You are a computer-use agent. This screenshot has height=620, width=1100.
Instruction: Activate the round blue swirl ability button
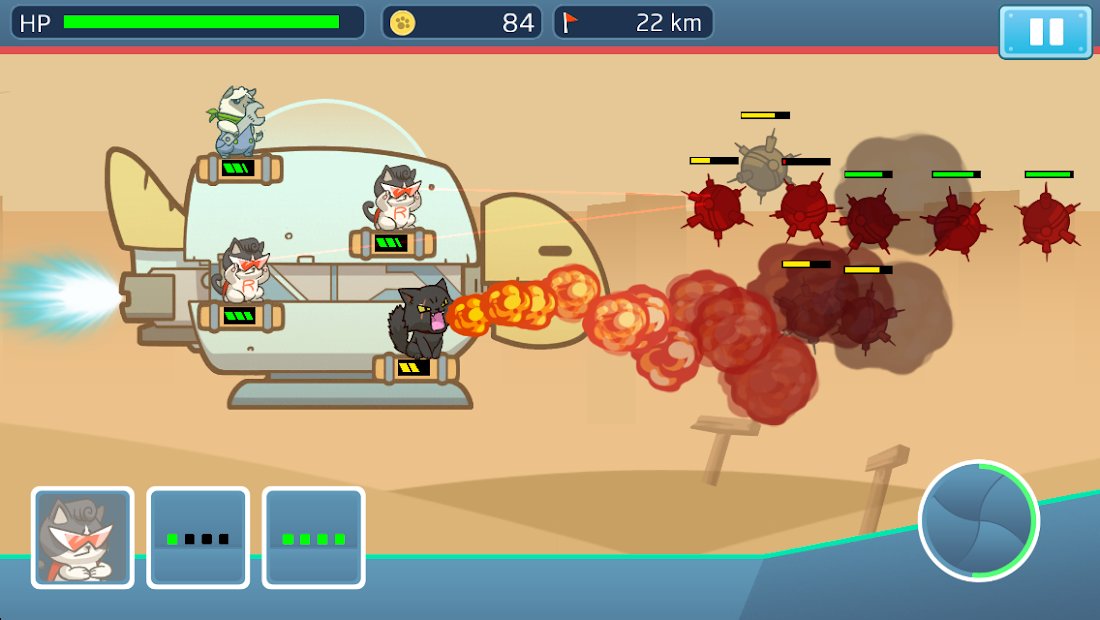[x=978, y=520]
